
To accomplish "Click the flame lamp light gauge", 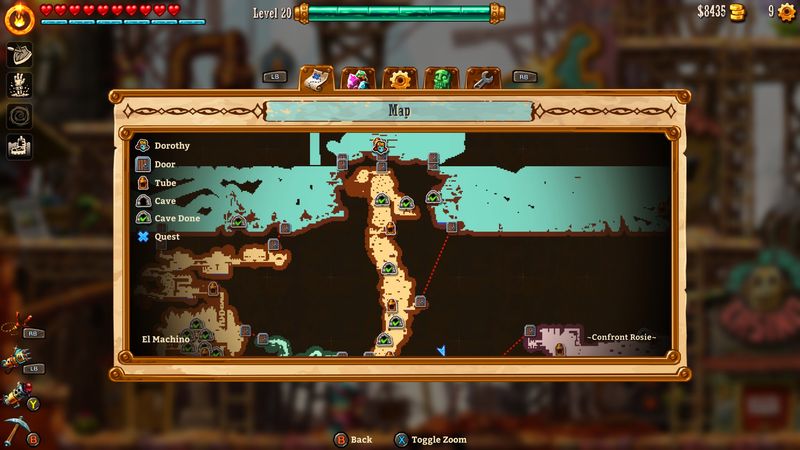I will coord(18,17).
